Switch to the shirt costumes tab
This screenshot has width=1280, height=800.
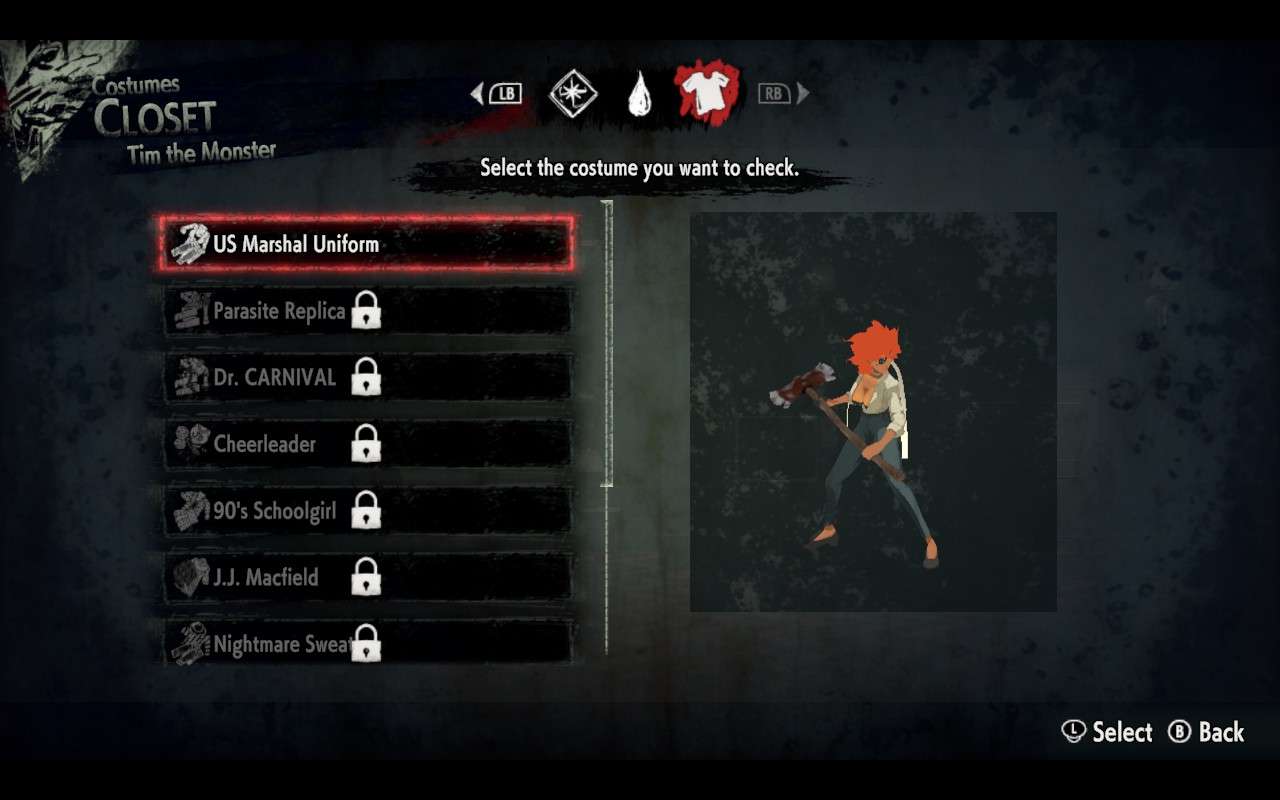(x=706, y=94)
